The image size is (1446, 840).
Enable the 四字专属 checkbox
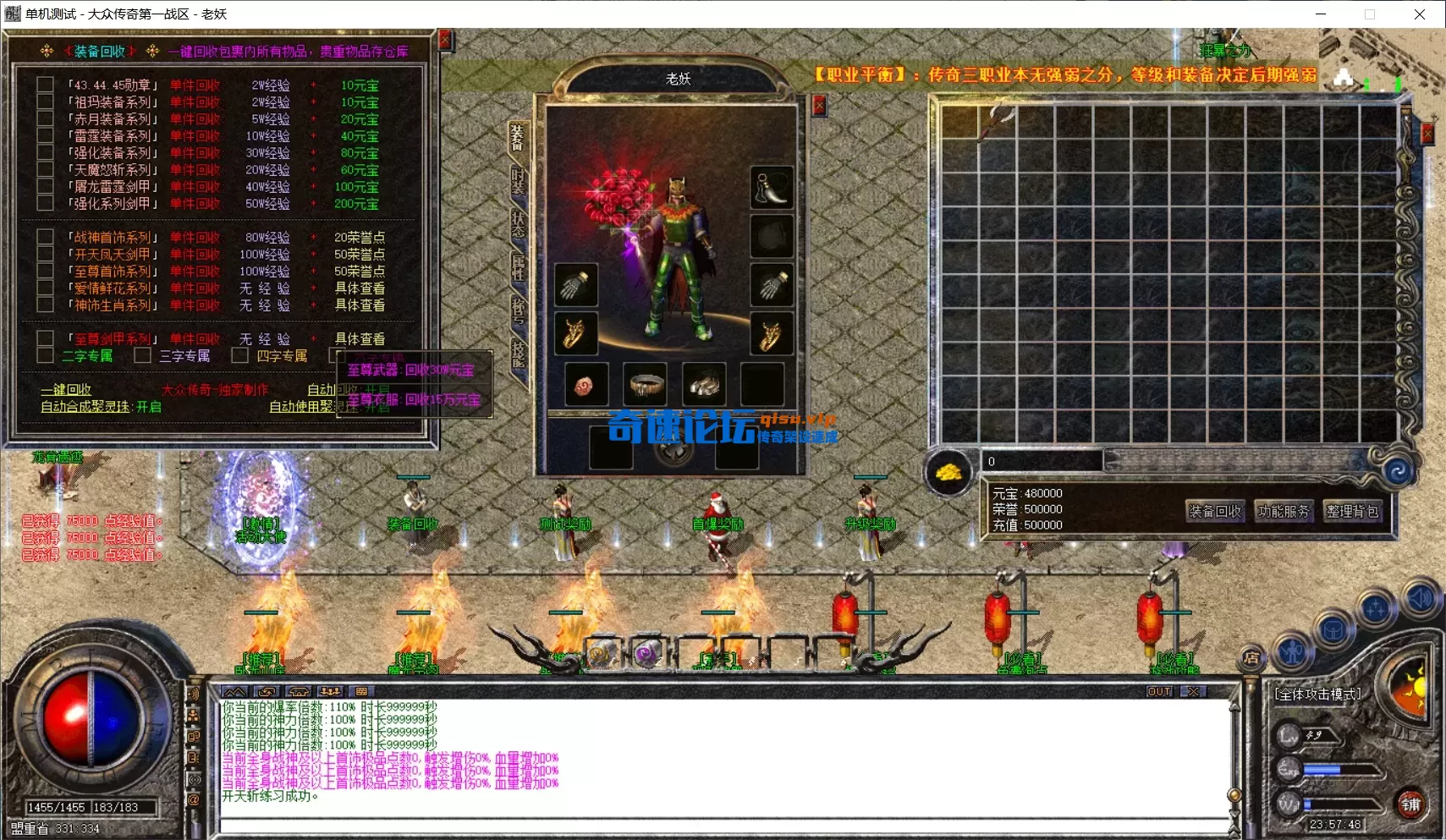pyautogui.click(x=240, y=355)
